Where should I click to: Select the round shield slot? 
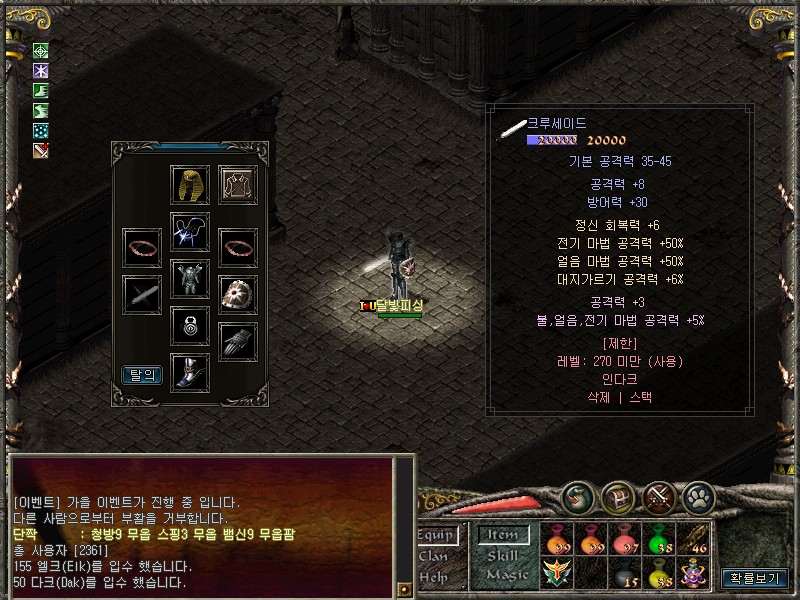(238, 294)
